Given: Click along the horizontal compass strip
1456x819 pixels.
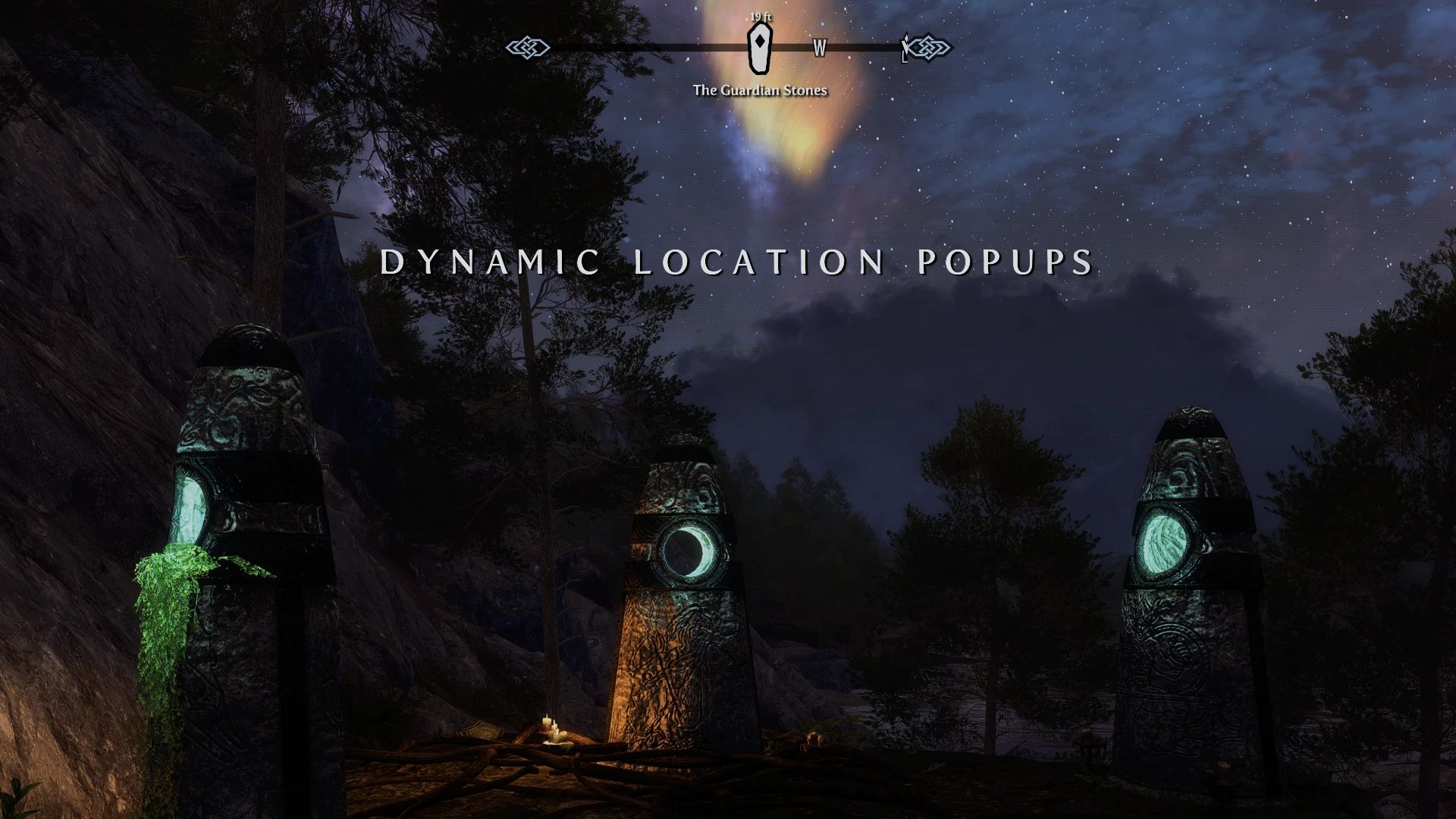Looking at the screenshot, I should [x=645, y=49].
